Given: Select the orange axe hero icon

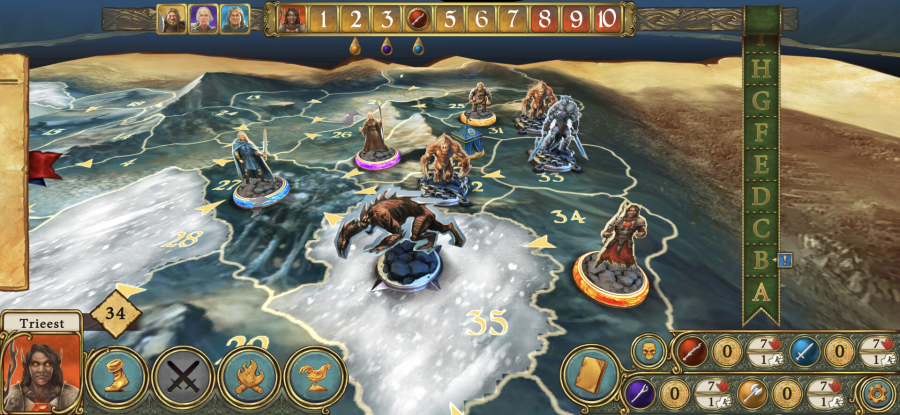Looking at the screenshot, I should point(753,392).
